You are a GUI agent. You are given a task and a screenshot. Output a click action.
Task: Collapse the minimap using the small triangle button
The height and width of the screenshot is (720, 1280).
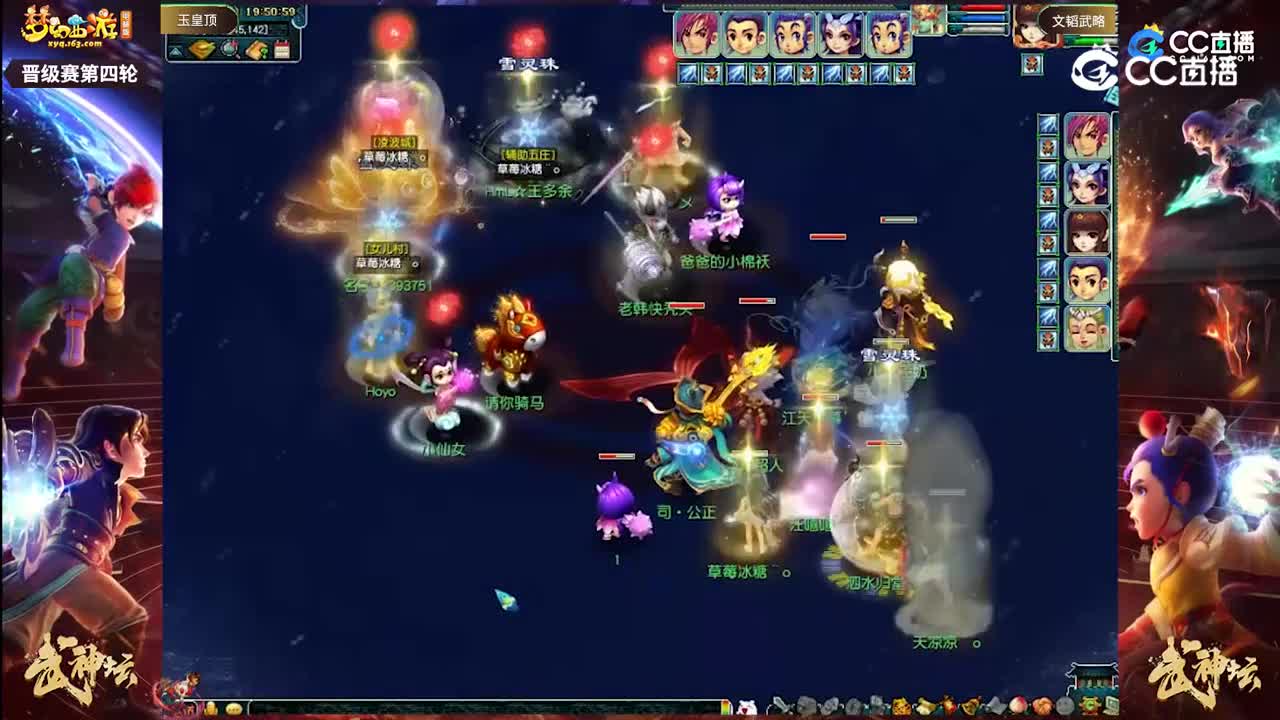click(176, 49)
